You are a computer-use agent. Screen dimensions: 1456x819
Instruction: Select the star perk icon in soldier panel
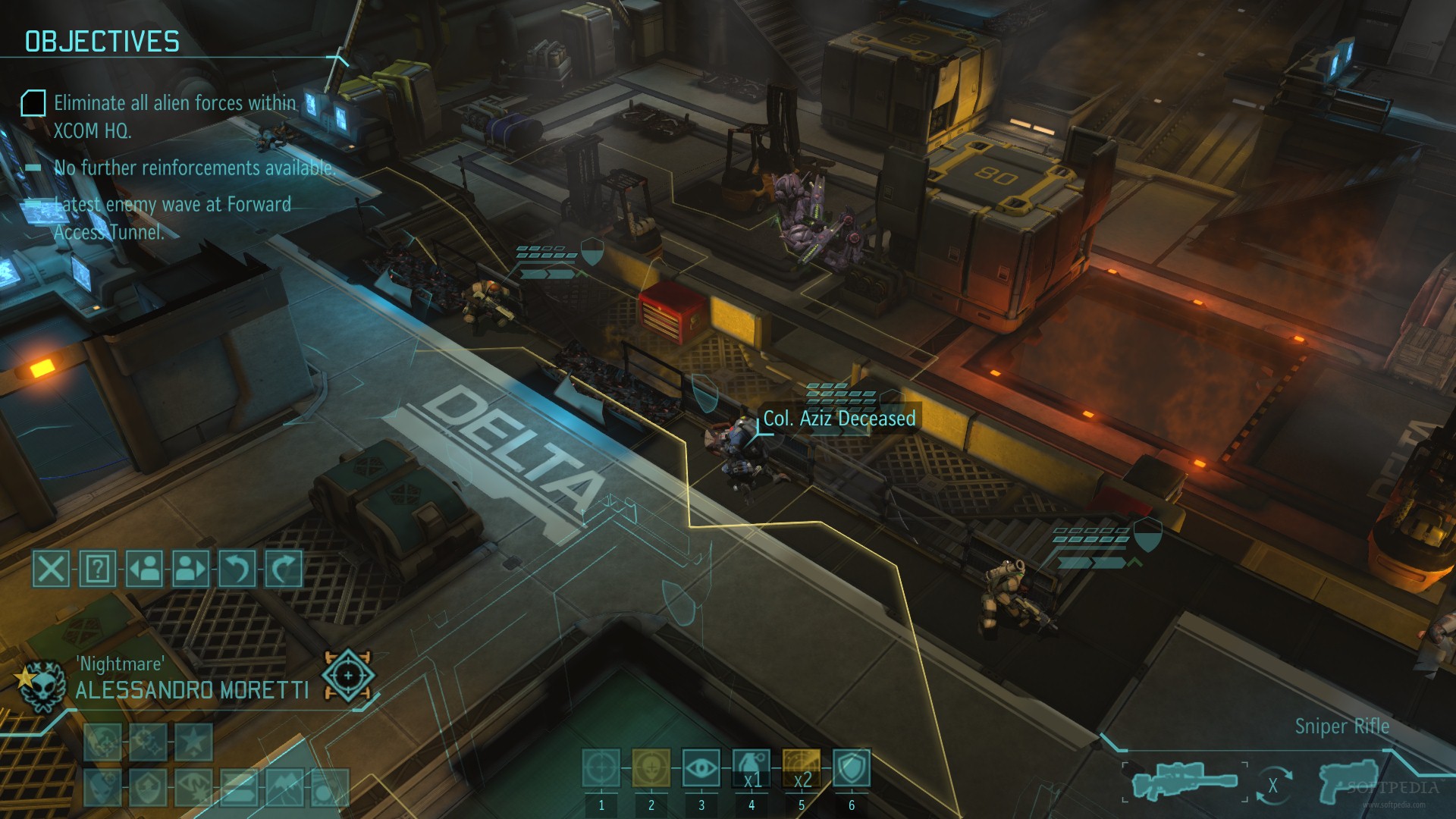click(193, 741)
